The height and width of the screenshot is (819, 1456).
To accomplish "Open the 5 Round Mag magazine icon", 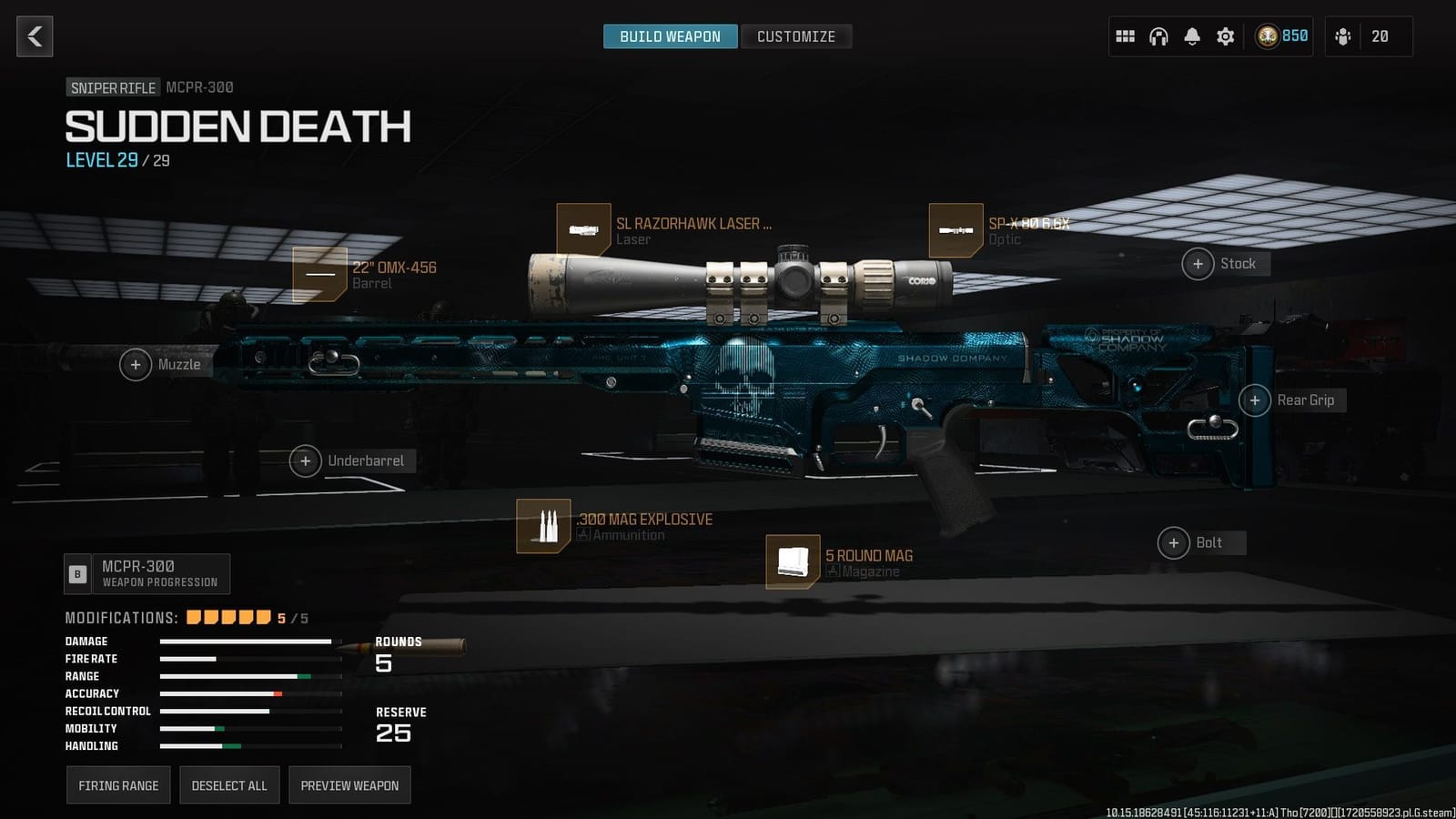I will 794,562.
